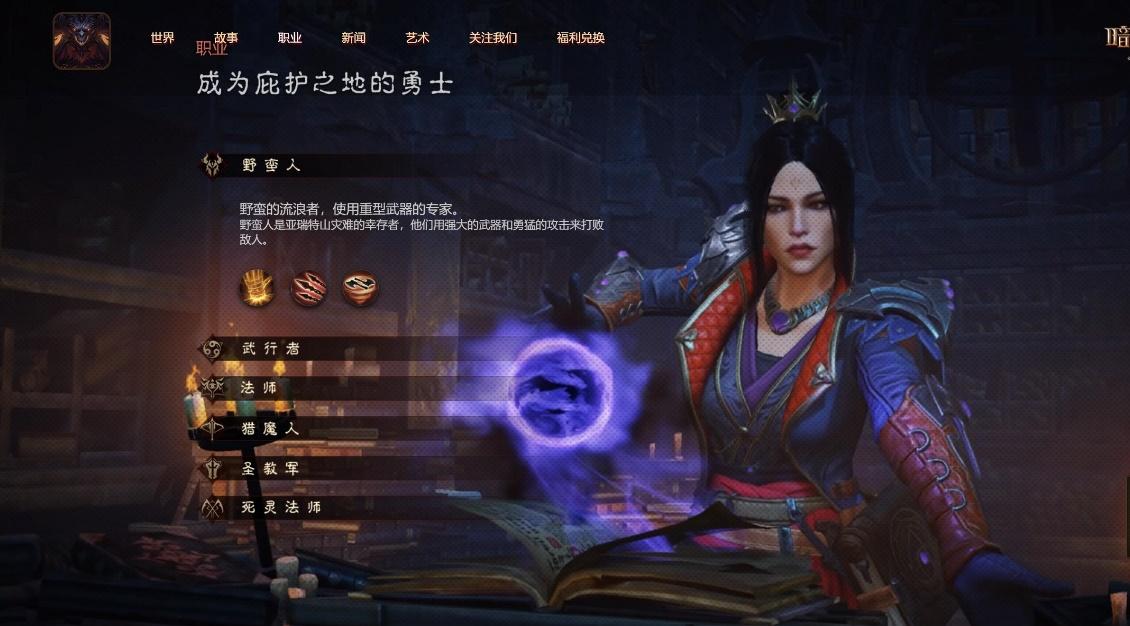
Task: Open the 关注我们 menu
Action: click(493, 38)
